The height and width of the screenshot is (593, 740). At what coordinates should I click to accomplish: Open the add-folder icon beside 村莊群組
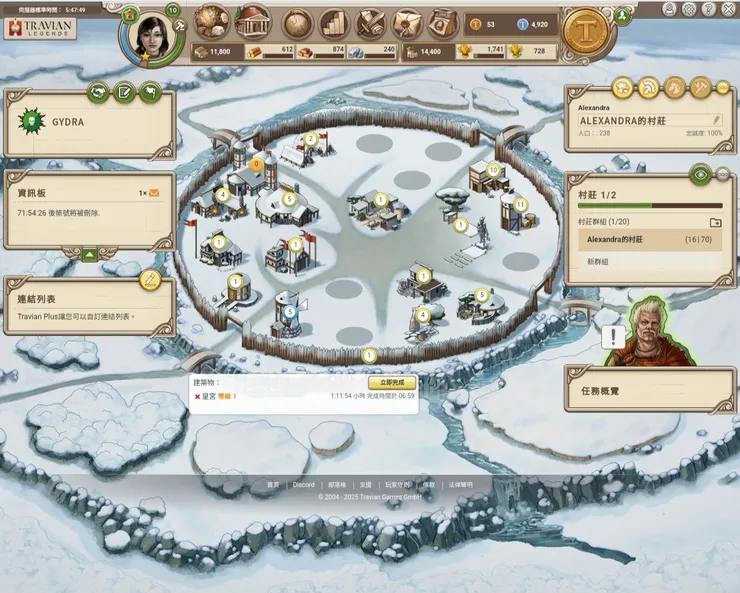[715, 222]
